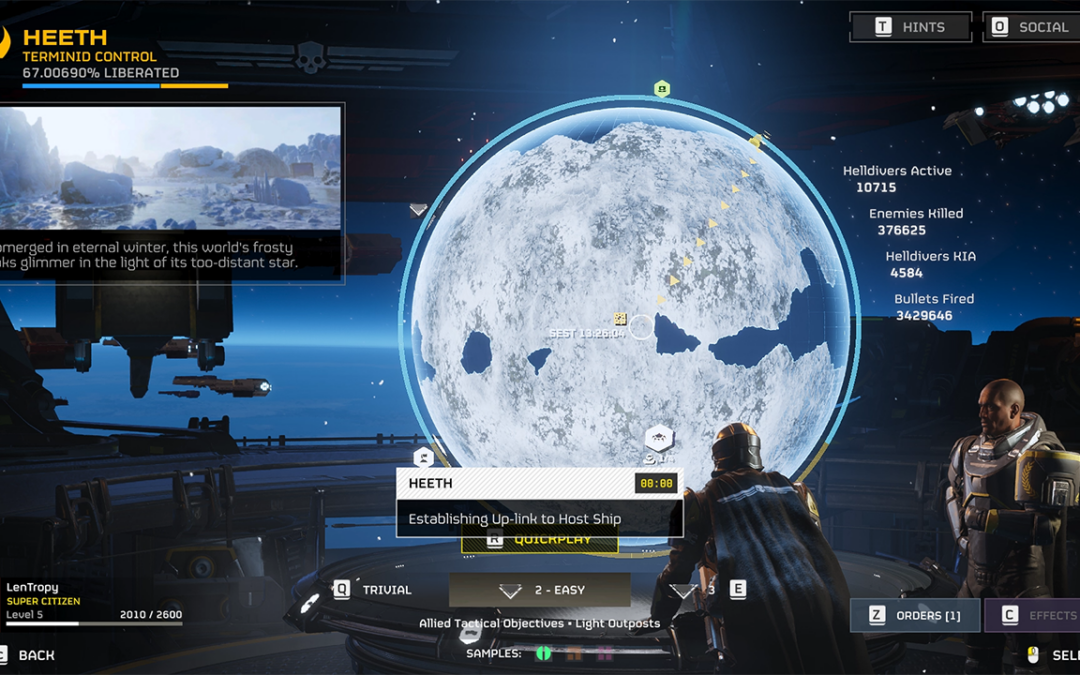Start a Quickplay mission

(x=540, y=541)
